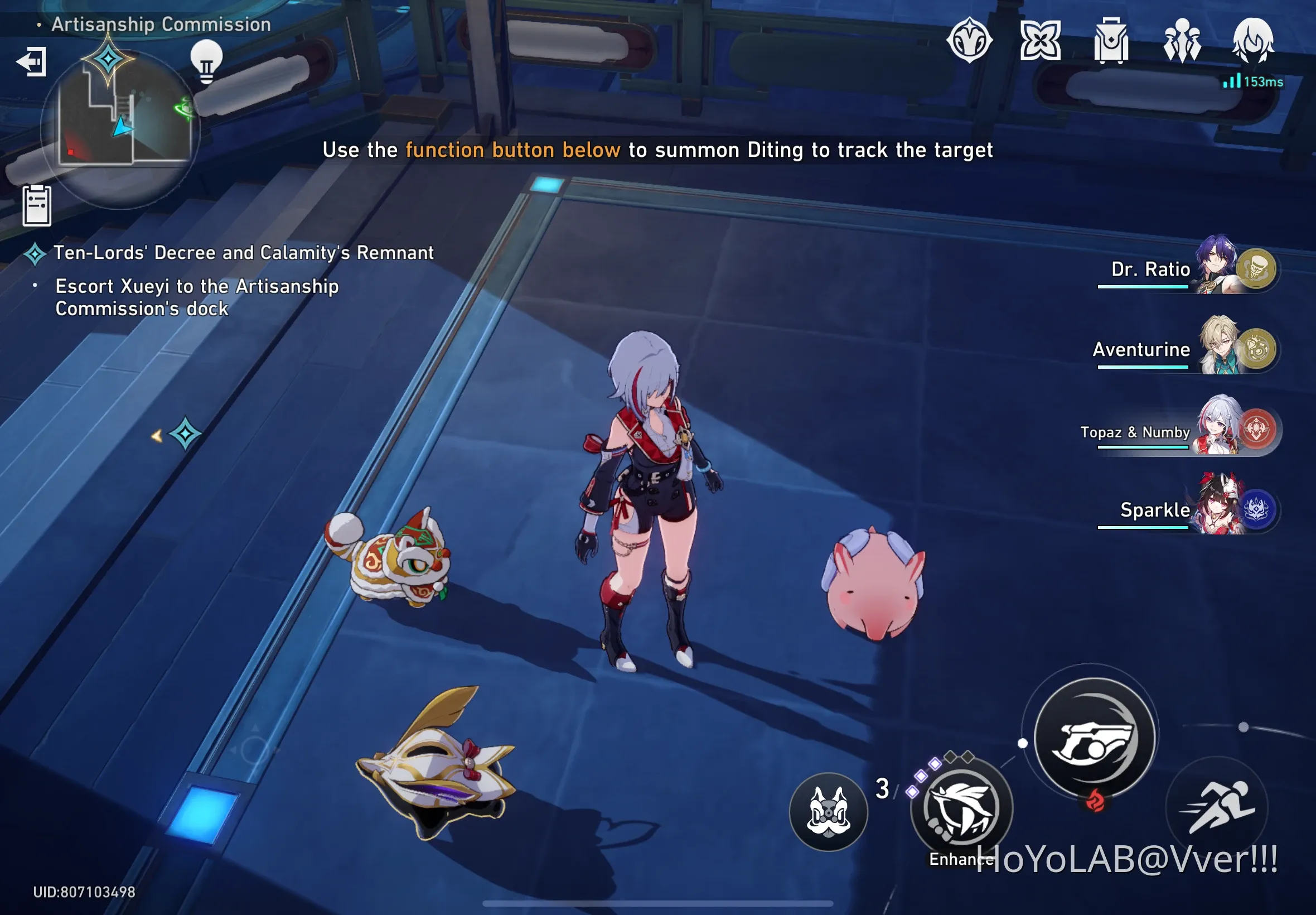Open the team lineup icon
The image size is (1316, 915).
(x=1182, y=41)
